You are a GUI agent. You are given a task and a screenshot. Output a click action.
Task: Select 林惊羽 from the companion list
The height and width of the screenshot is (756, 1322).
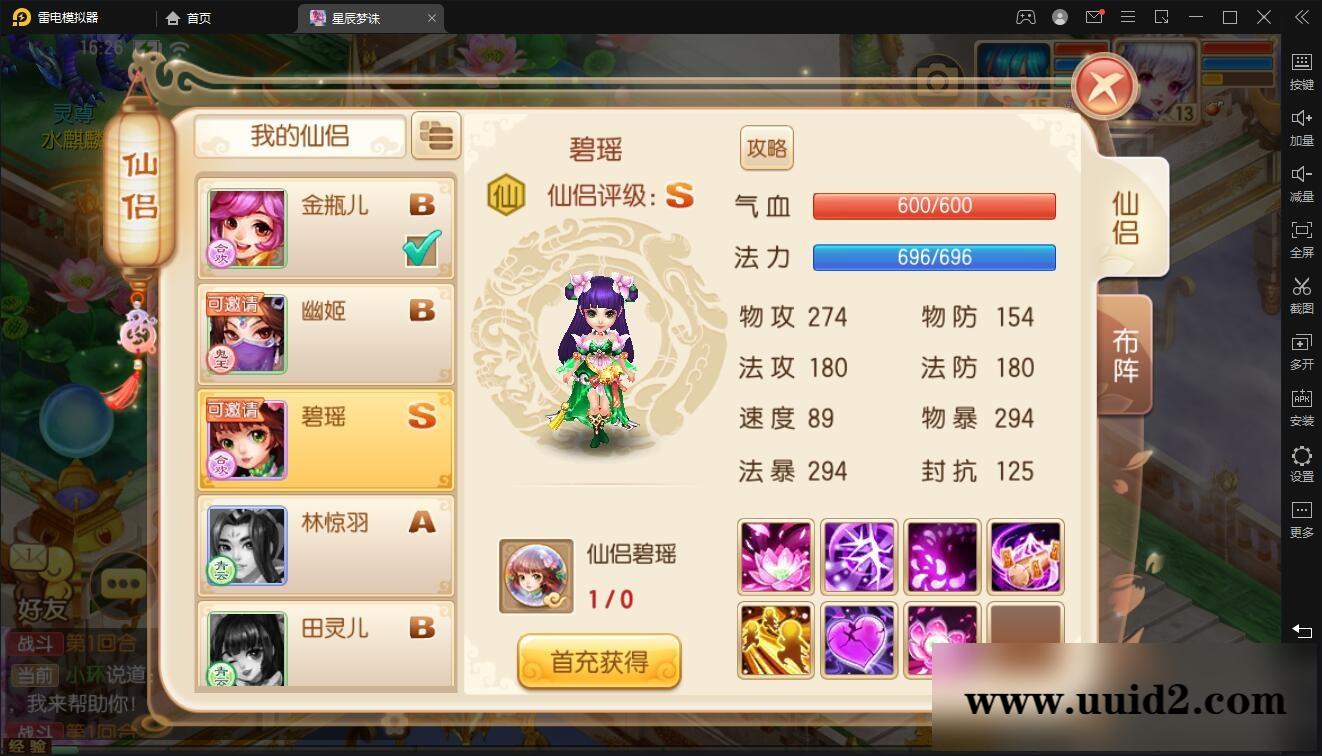coord(330,545)
